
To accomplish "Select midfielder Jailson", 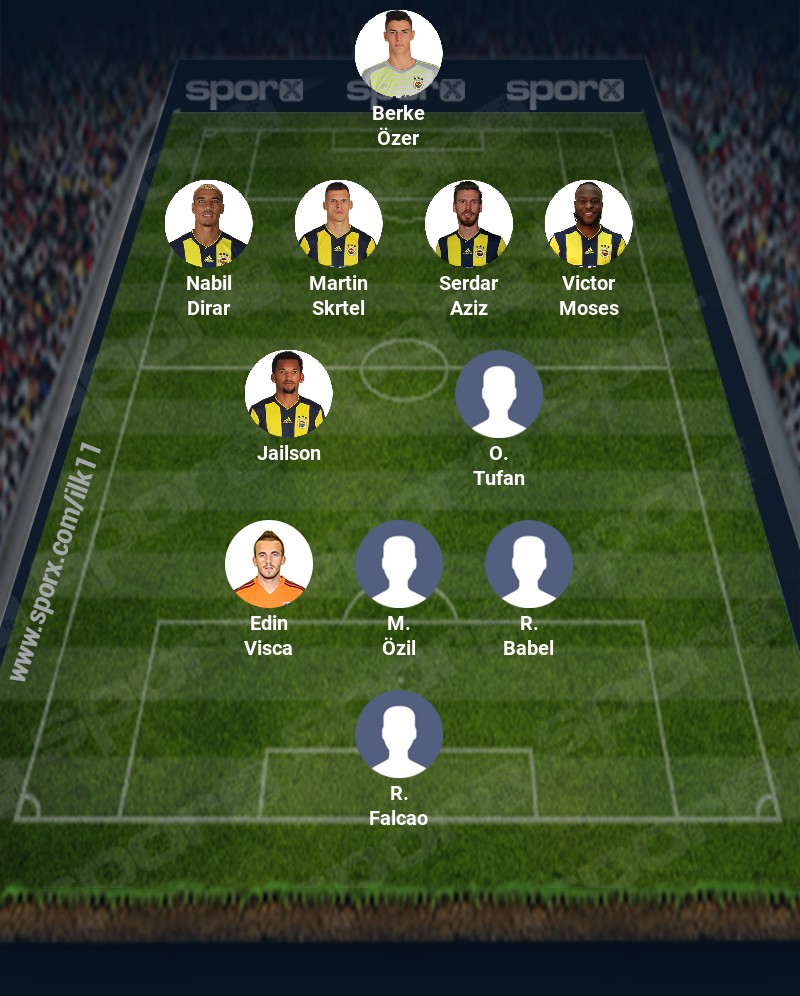I will click(x=289, y=394).
